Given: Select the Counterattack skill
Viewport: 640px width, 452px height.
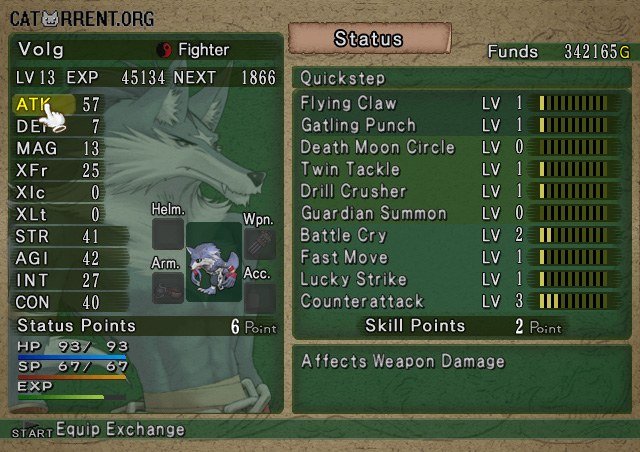Looking at the screenshot, I should pyautogui.click(x=362, y=301).
